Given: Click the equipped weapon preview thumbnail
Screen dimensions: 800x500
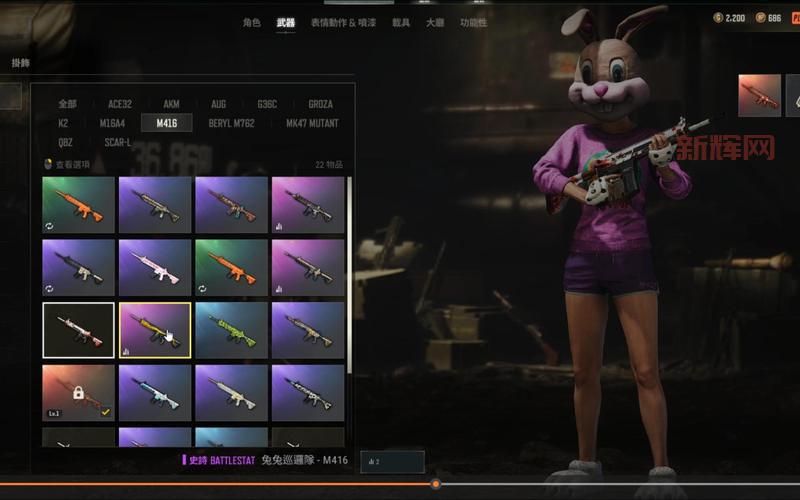Looking at the screenshot, I should tap(759, 96).
